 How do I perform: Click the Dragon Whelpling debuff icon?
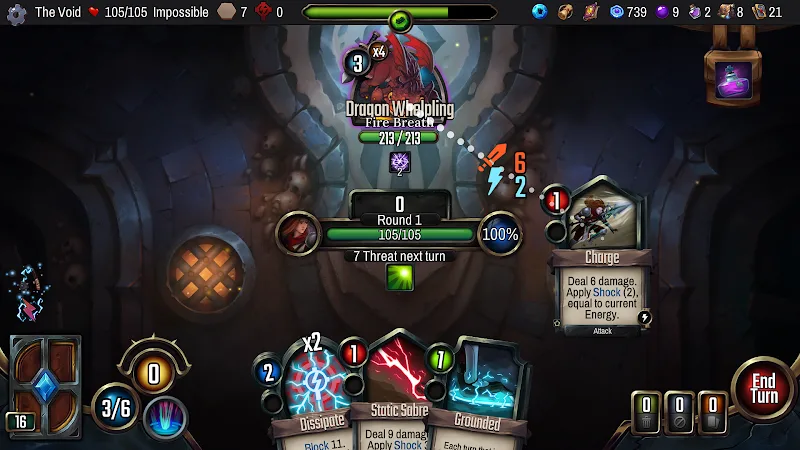tap(400, 163)
